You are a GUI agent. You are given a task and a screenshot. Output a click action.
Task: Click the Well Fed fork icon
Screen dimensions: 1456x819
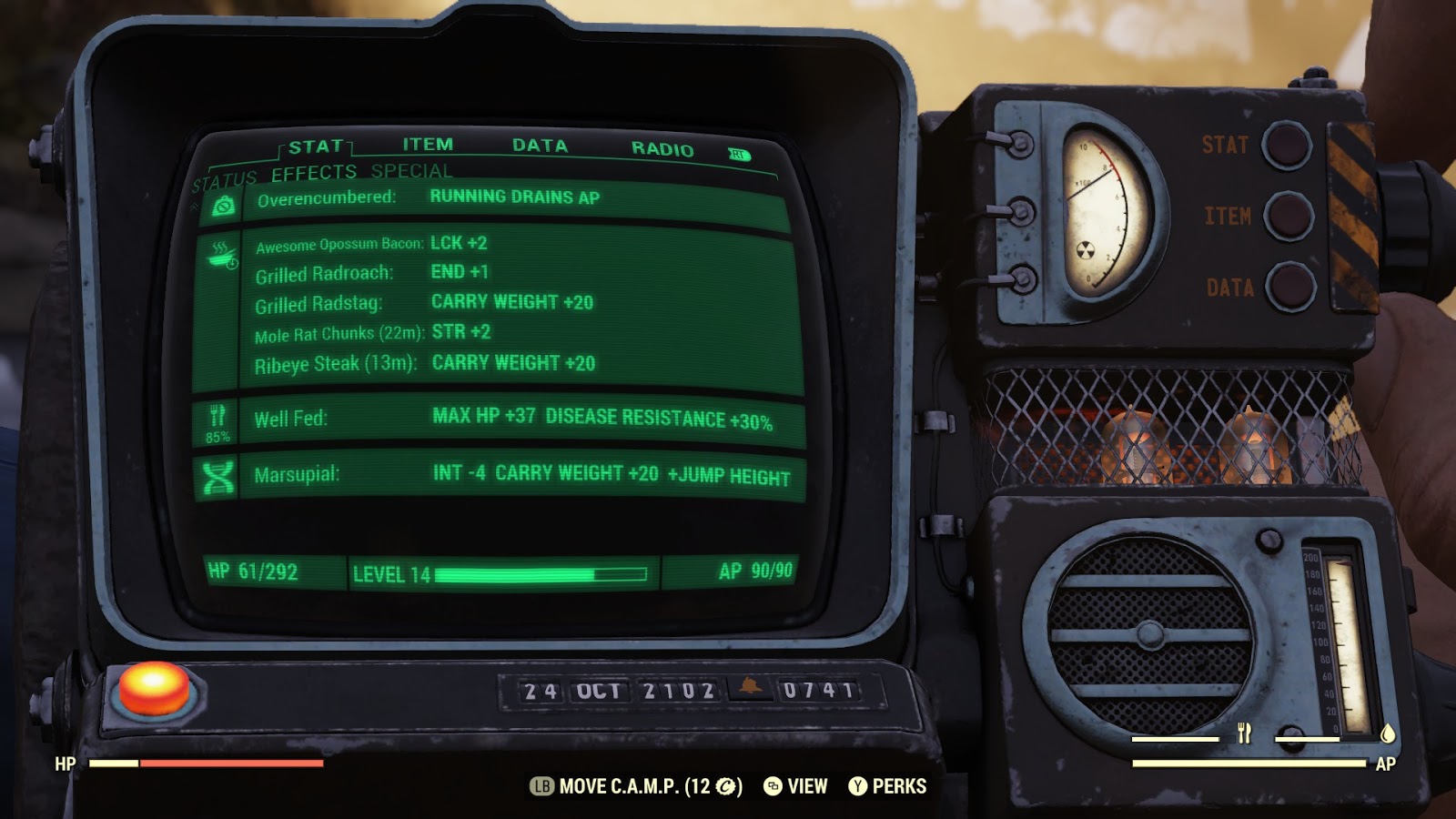point(217,417)
